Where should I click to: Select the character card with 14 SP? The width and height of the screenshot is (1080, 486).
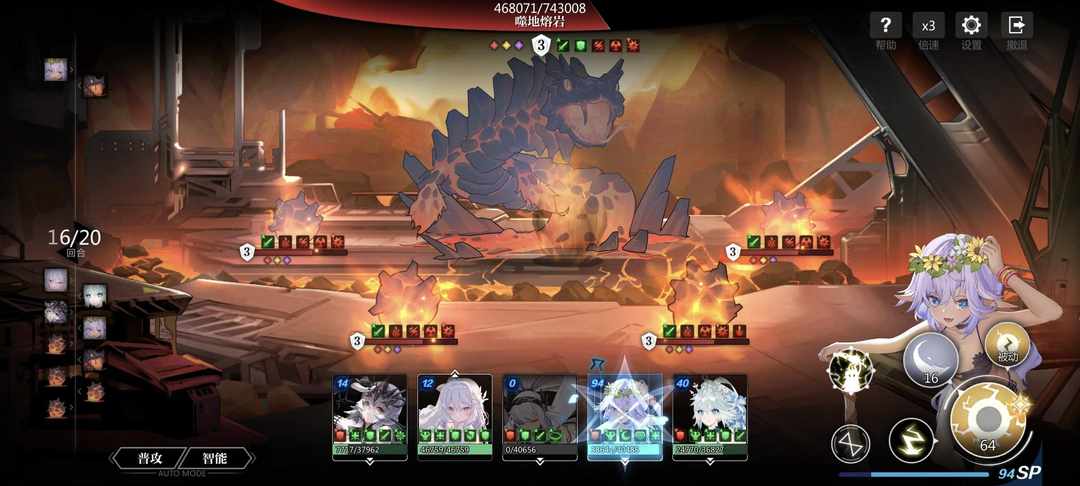(369, 416)
